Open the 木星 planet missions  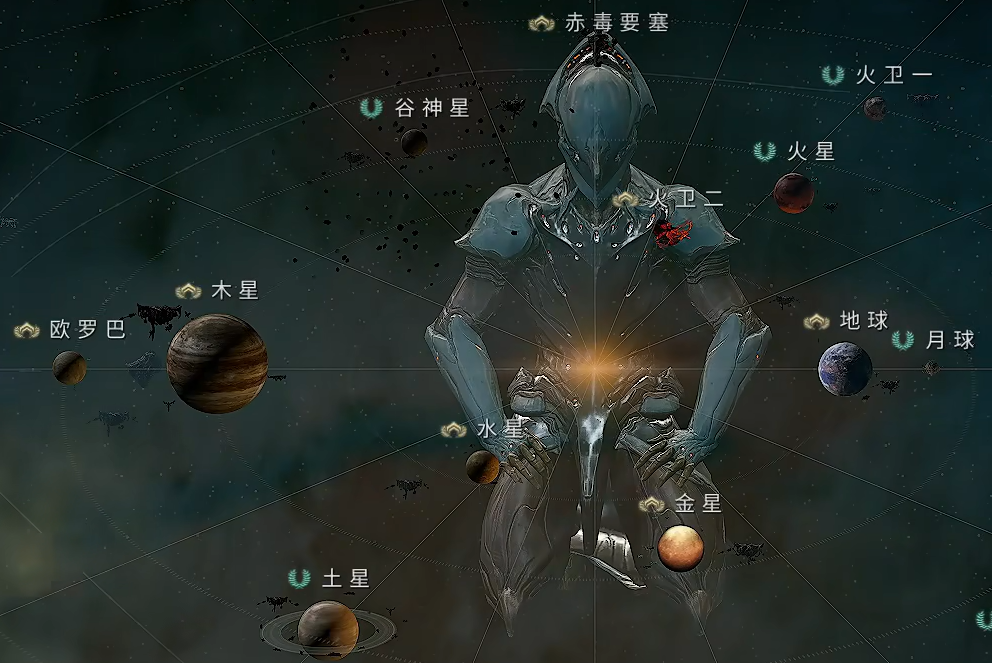pyautogui.click(x=217, y=363)
